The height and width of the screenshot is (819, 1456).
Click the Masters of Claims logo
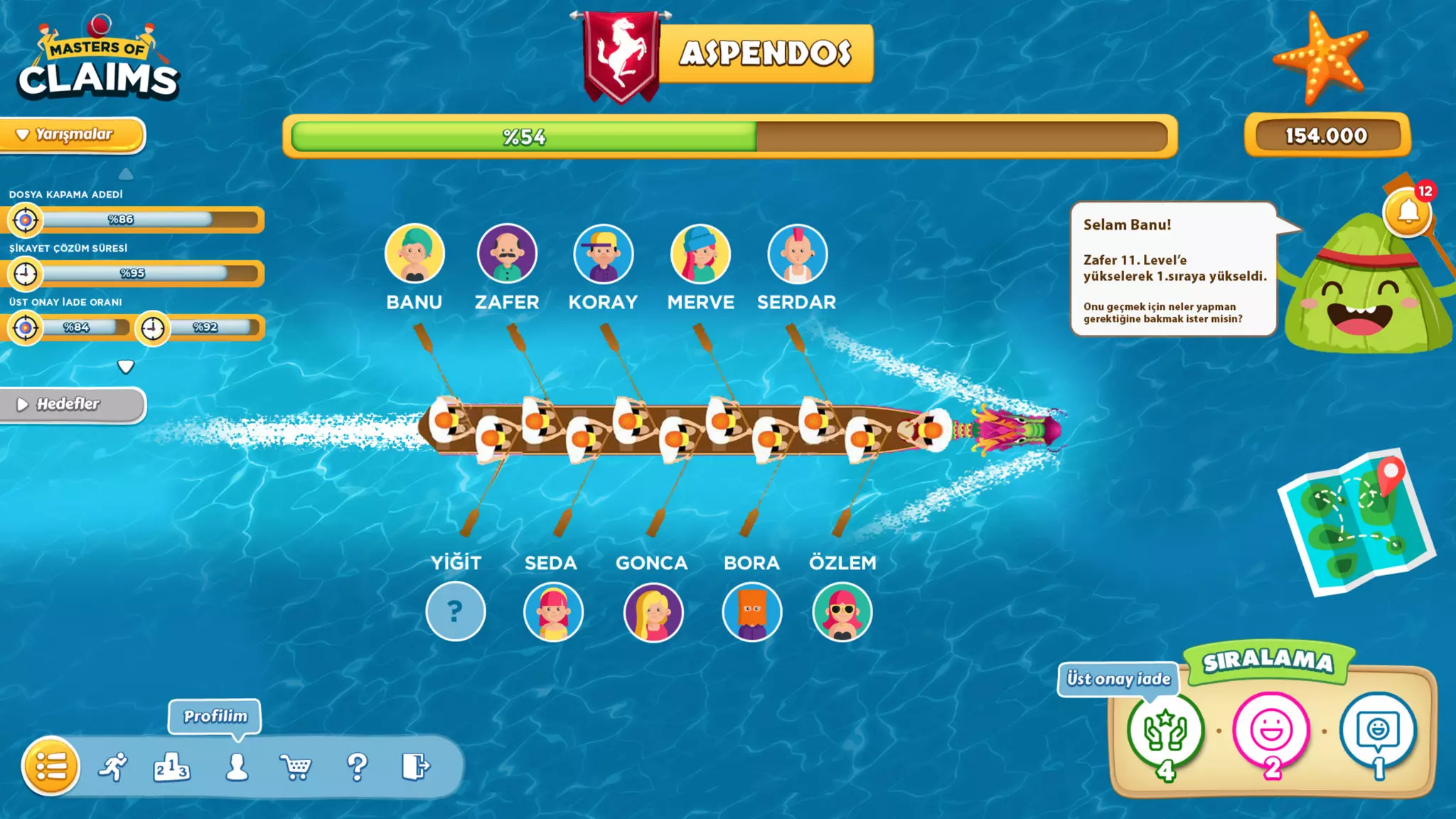(x=98, y=62)
